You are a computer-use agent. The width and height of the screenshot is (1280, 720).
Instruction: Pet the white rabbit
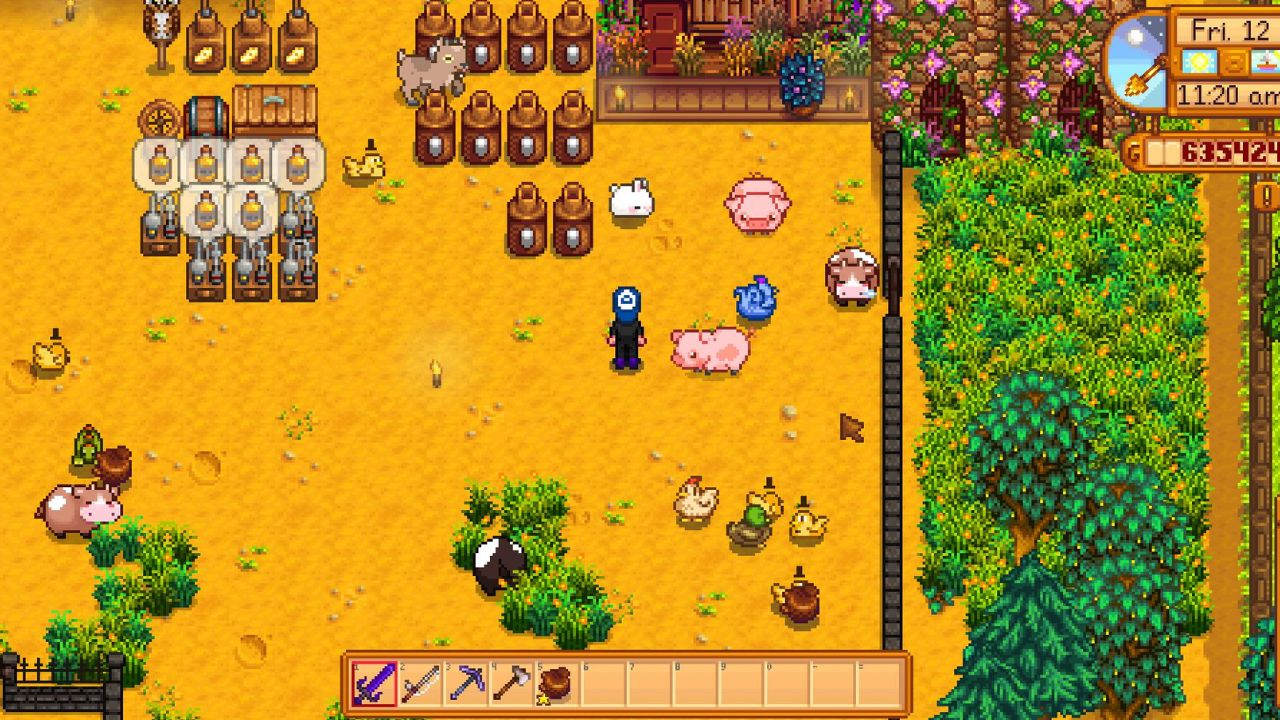coord(630,200)
